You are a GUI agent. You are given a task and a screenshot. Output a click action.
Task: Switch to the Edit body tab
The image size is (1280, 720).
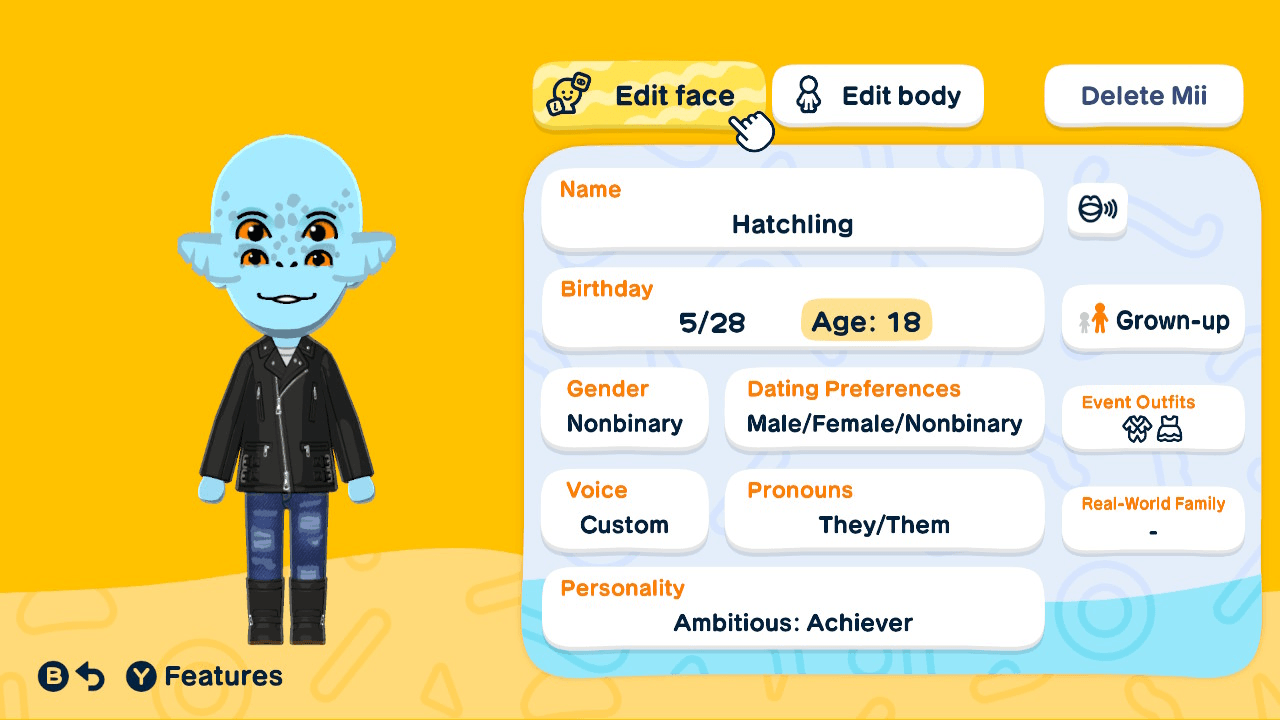click(877, 95)
